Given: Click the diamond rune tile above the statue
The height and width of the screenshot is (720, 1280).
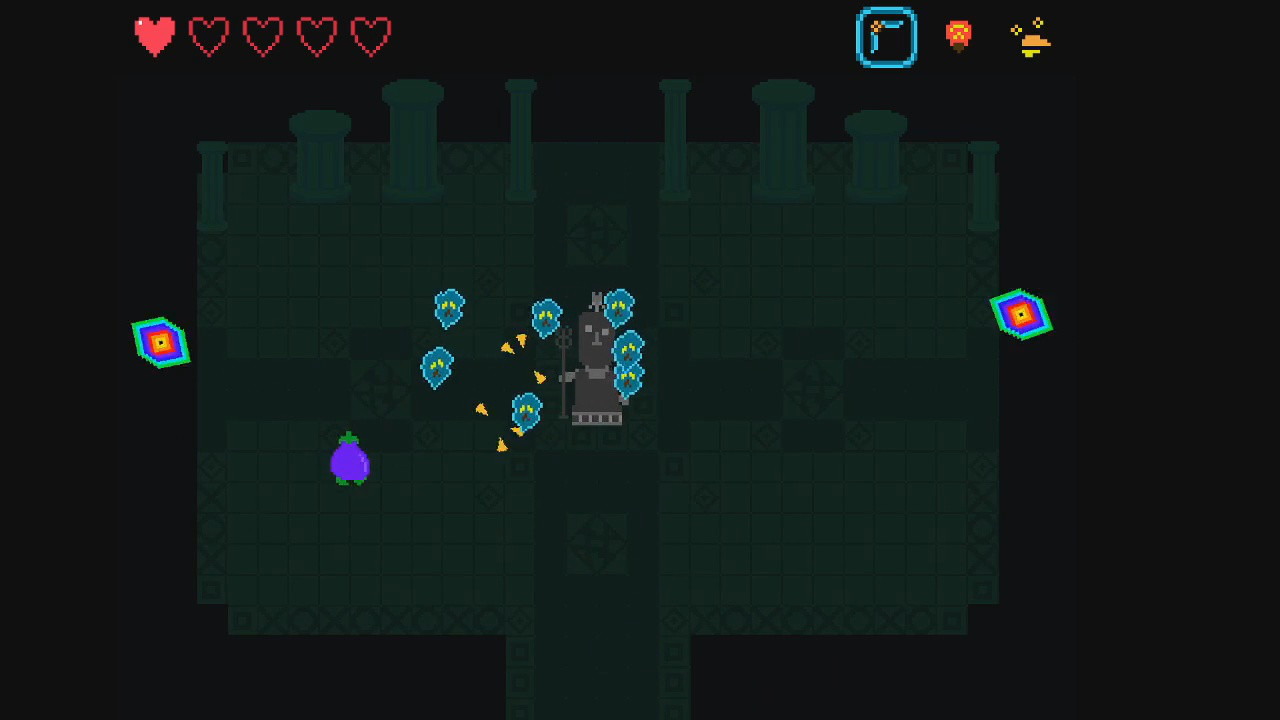Looking at the screenshot, I should 597,237.
